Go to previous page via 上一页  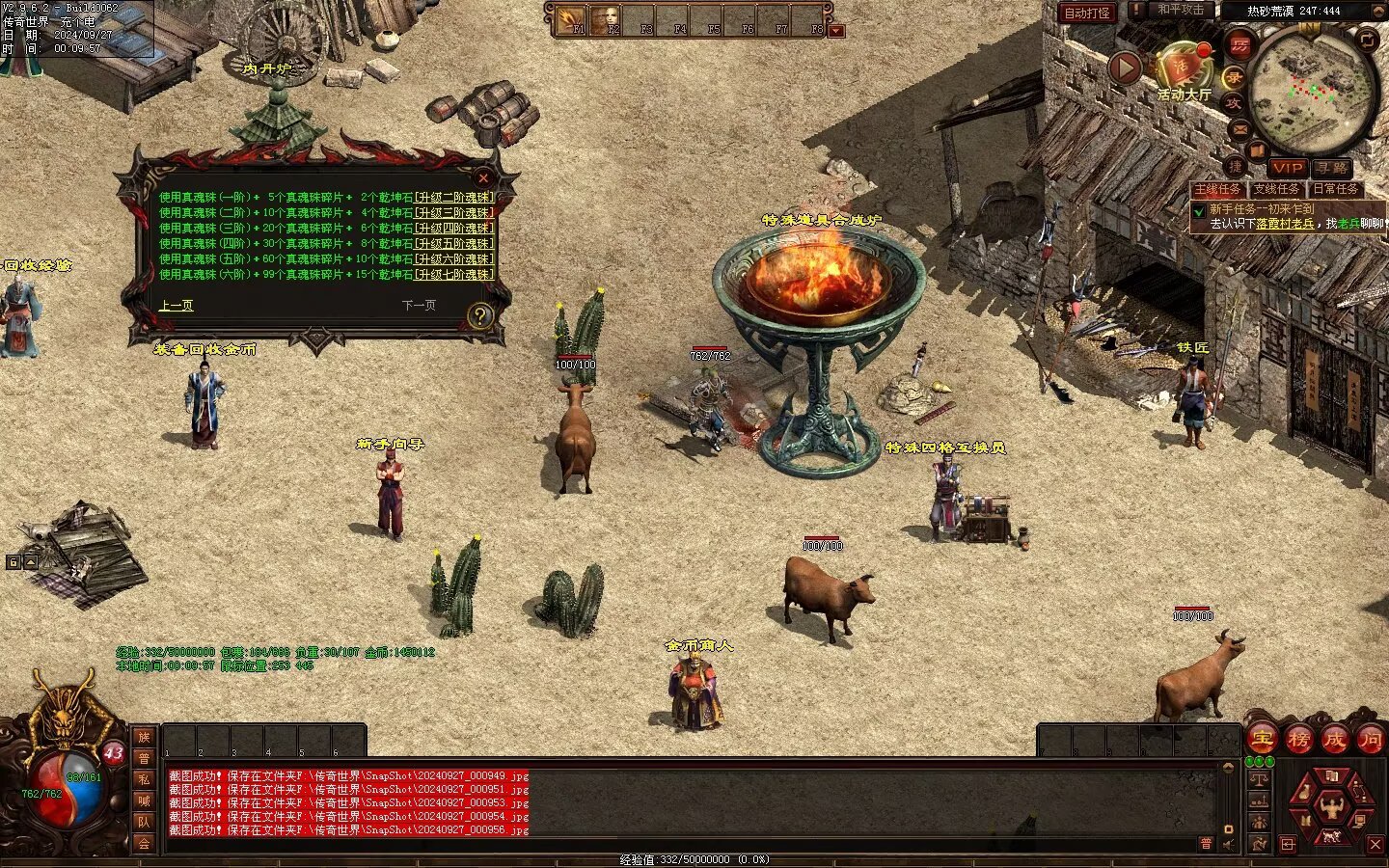[176, 306]
